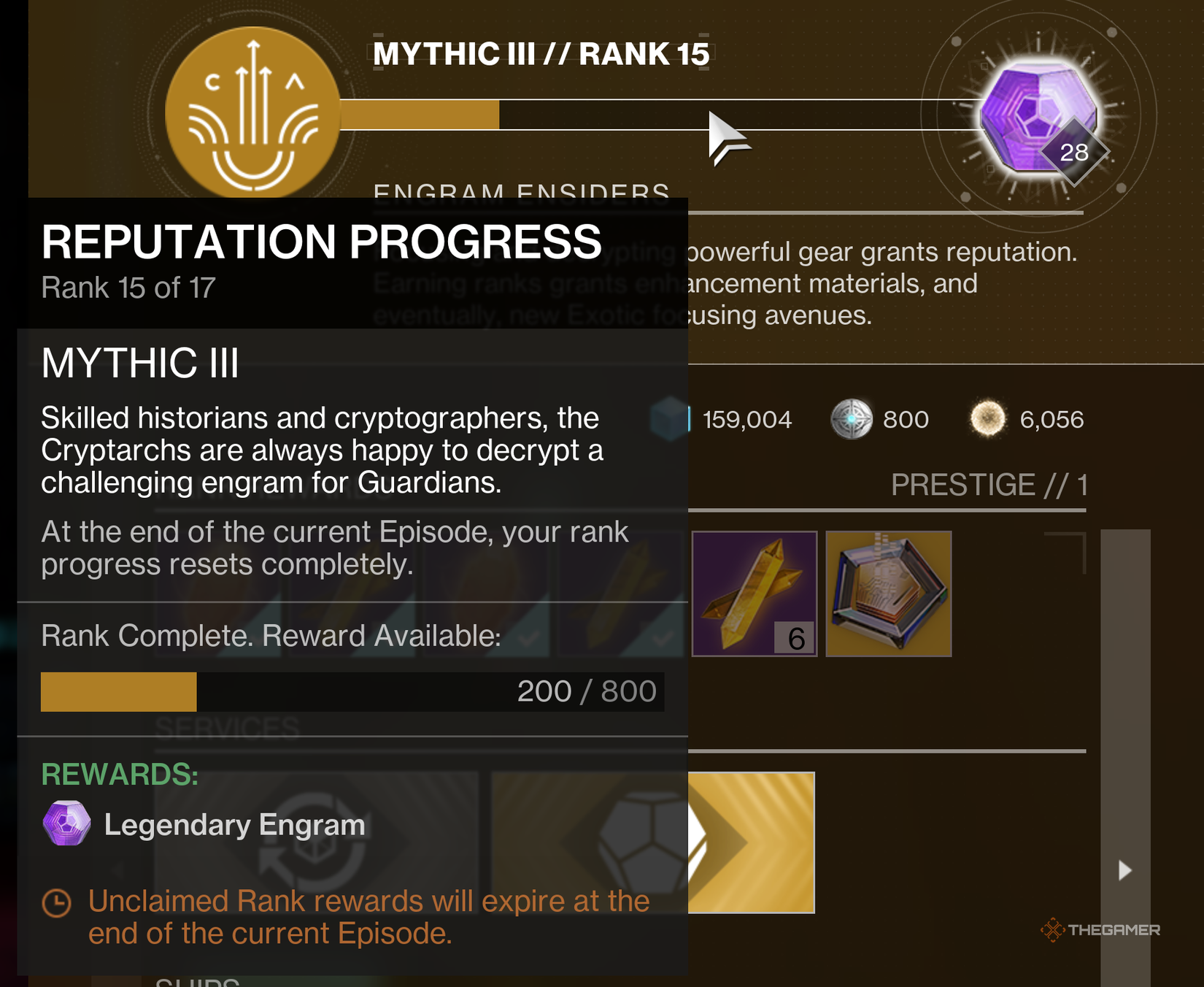Click the THEGAMER watermark link

pos(1100,929)
